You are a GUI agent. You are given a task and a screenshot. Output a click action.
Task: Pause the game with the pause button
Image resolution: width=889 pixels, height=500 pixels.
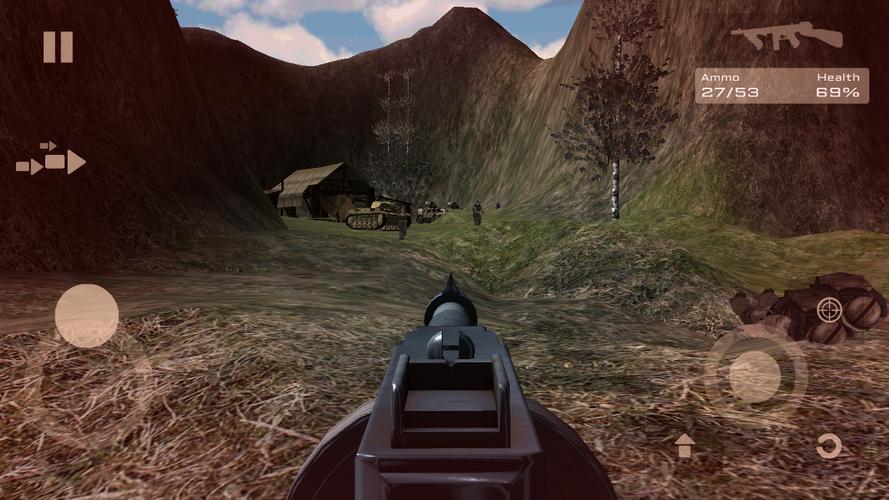coord(58,47)
